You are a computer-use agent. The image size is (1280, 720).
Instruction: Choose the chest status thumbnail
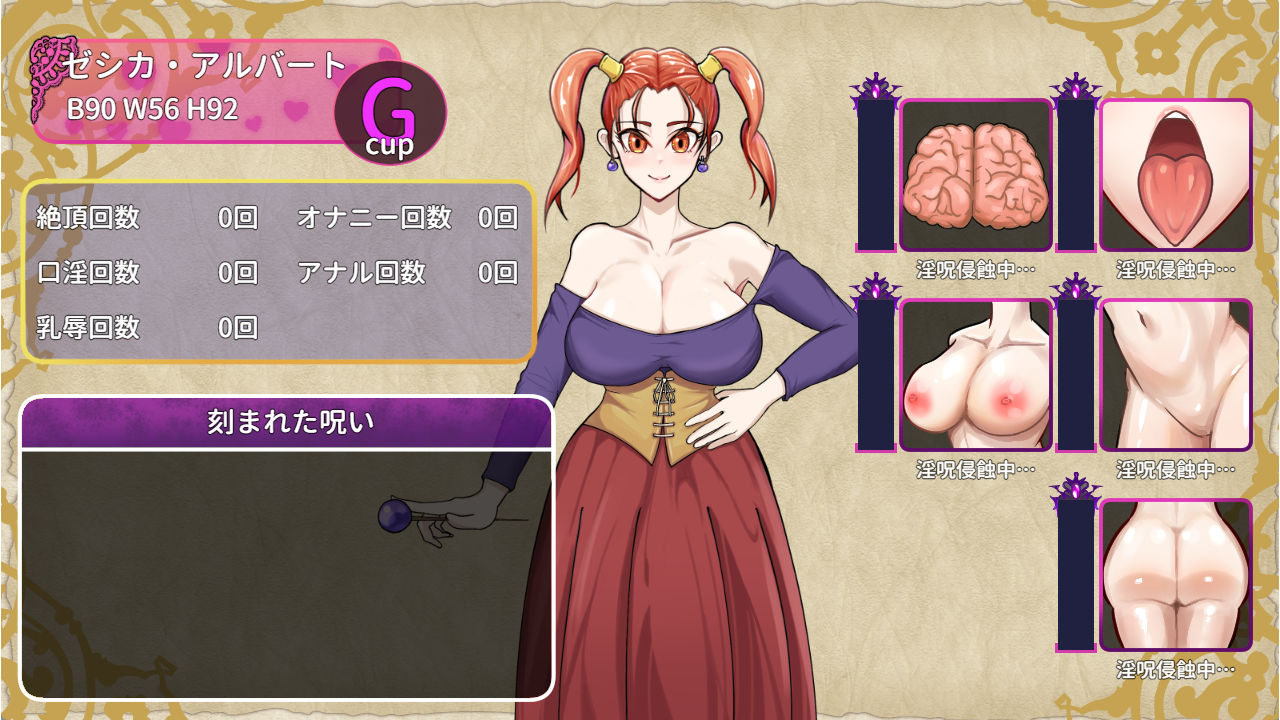976,375
